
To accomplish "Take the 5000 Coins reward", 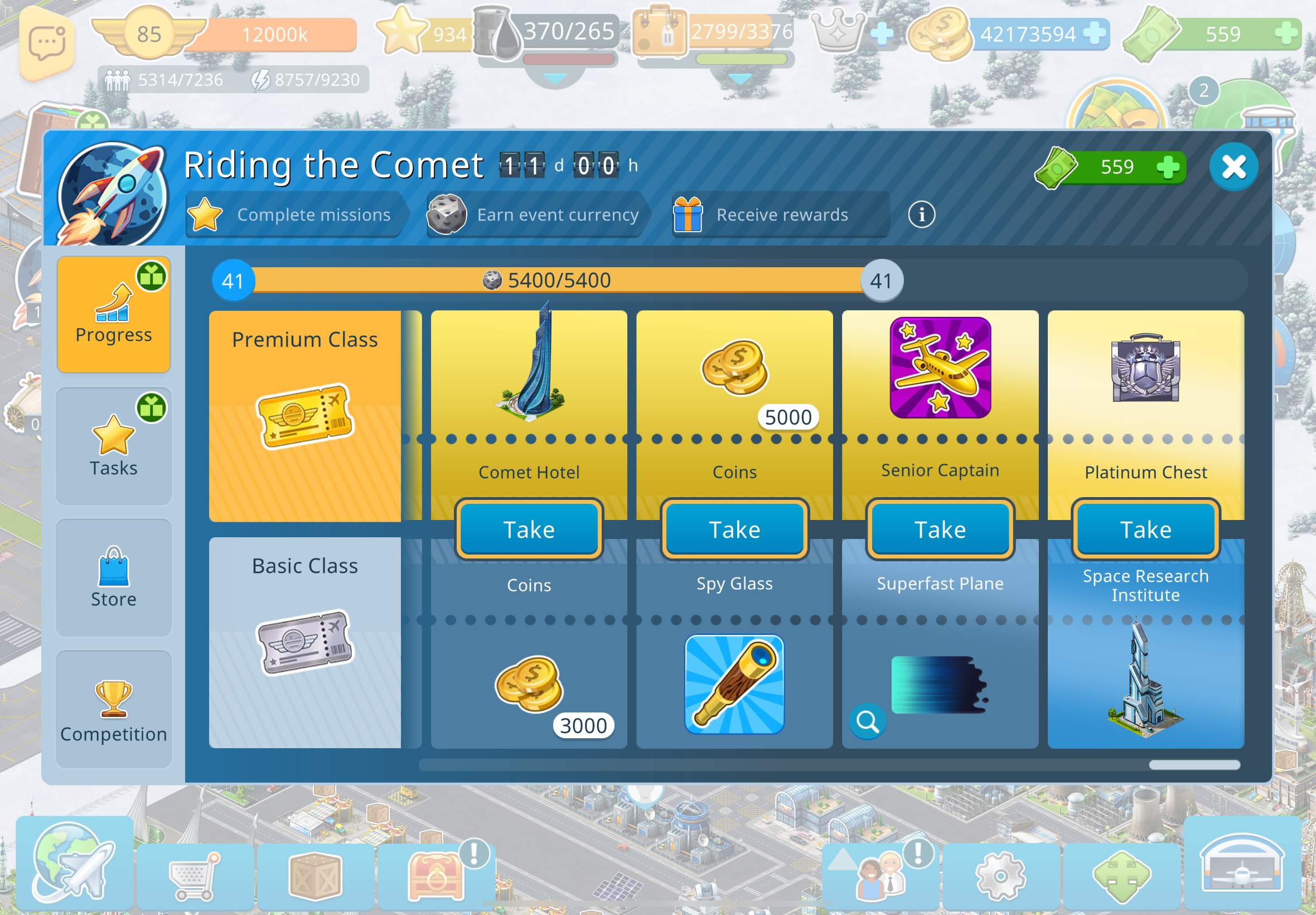I will (x=734, y=529).
